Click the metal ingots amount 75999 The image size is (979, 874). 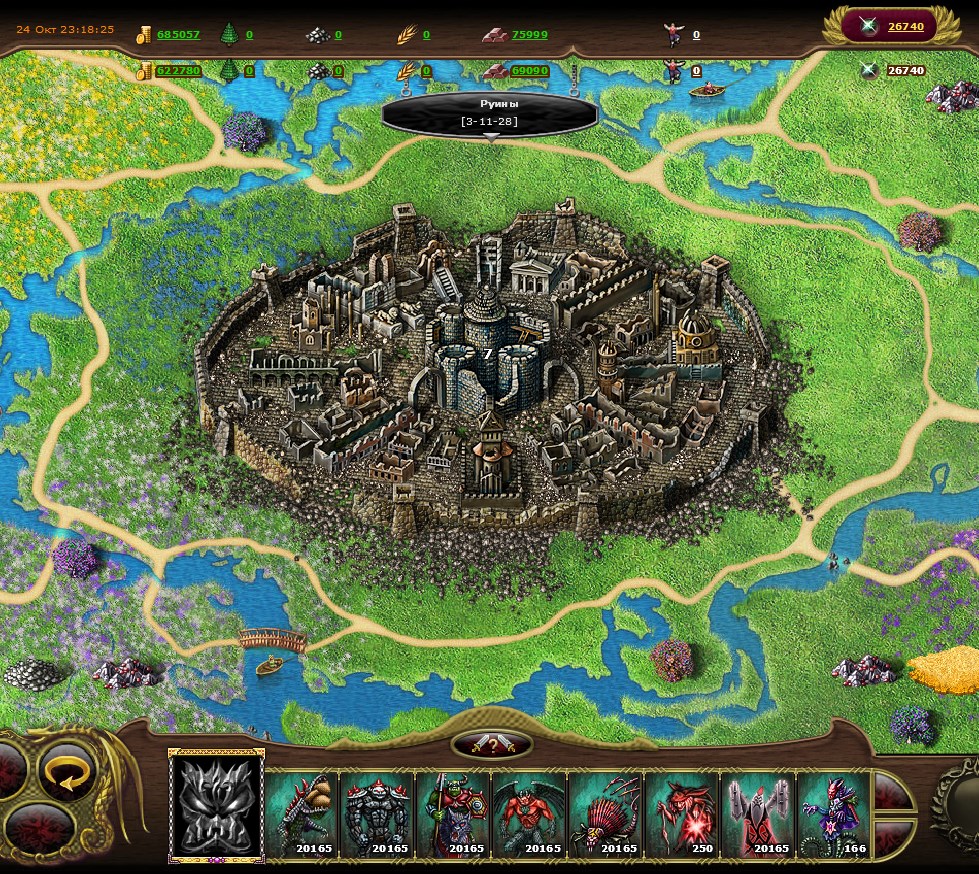(x=529, y=34)
